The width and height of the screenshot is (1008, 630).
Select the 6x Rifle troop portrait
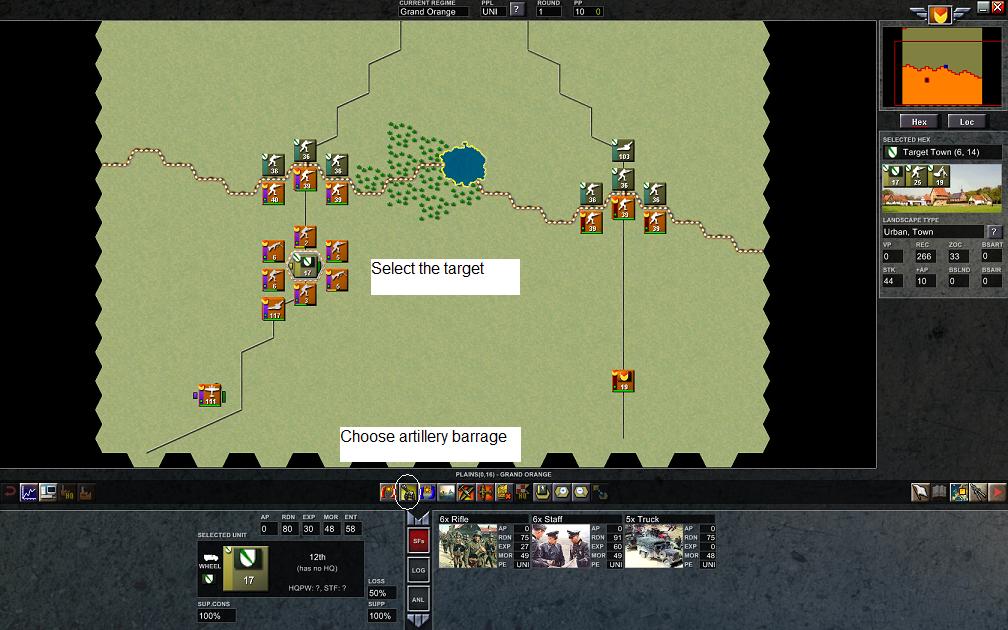(468, 546)
